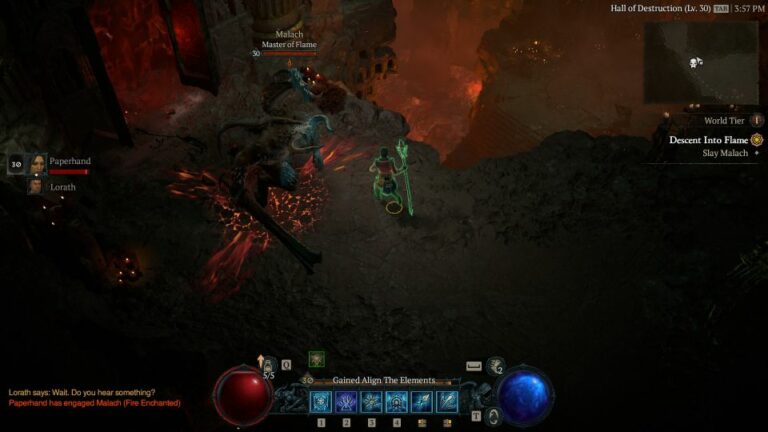Click the World Tier icon
This screenshot has width=768, height=432.
[757, 120]
